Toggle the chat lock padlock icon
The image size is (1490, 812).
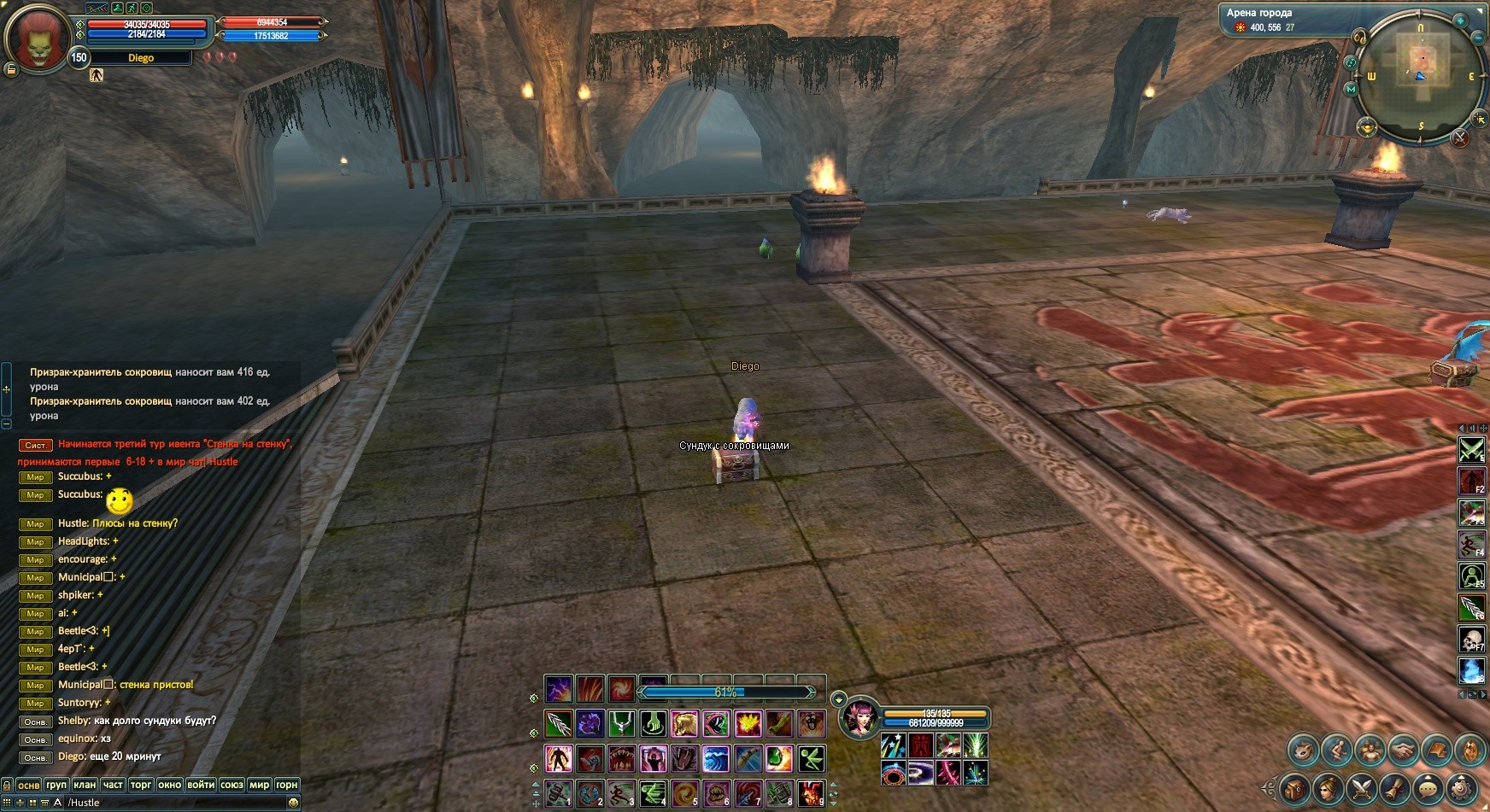[7, 785]
